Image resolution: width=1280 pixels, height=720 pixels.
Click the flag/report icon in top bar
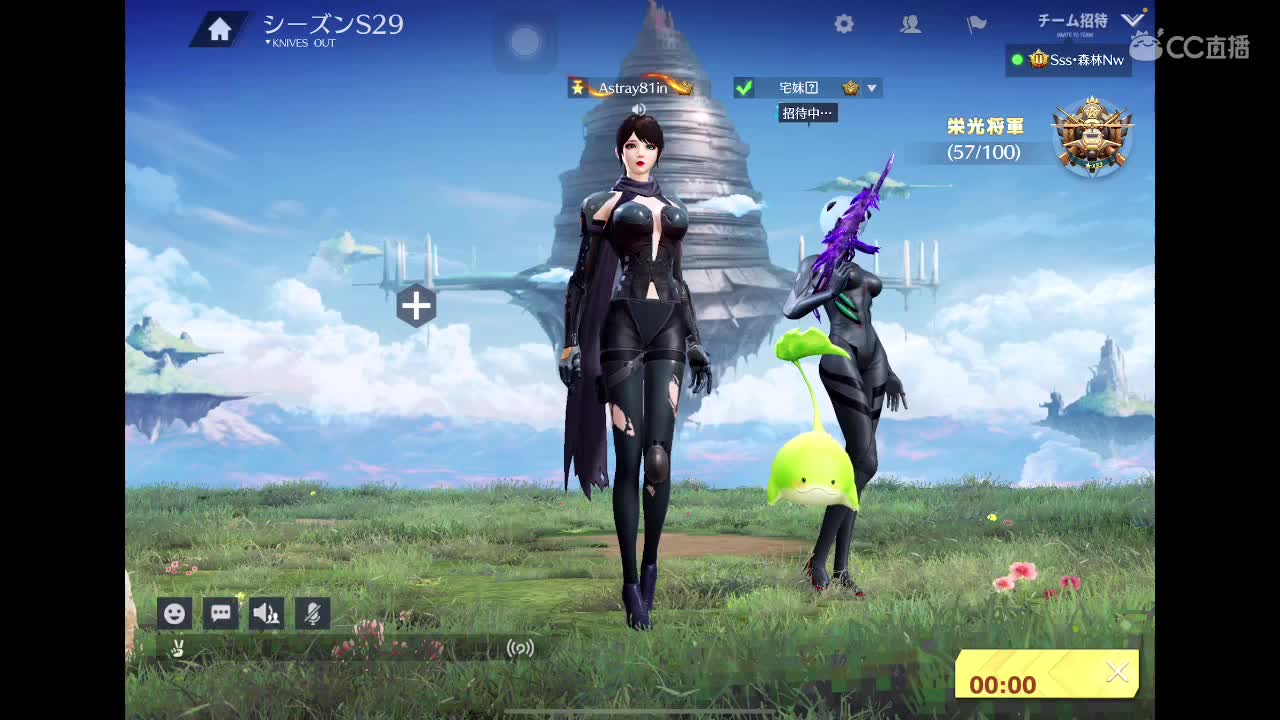[x=976, y=23]
